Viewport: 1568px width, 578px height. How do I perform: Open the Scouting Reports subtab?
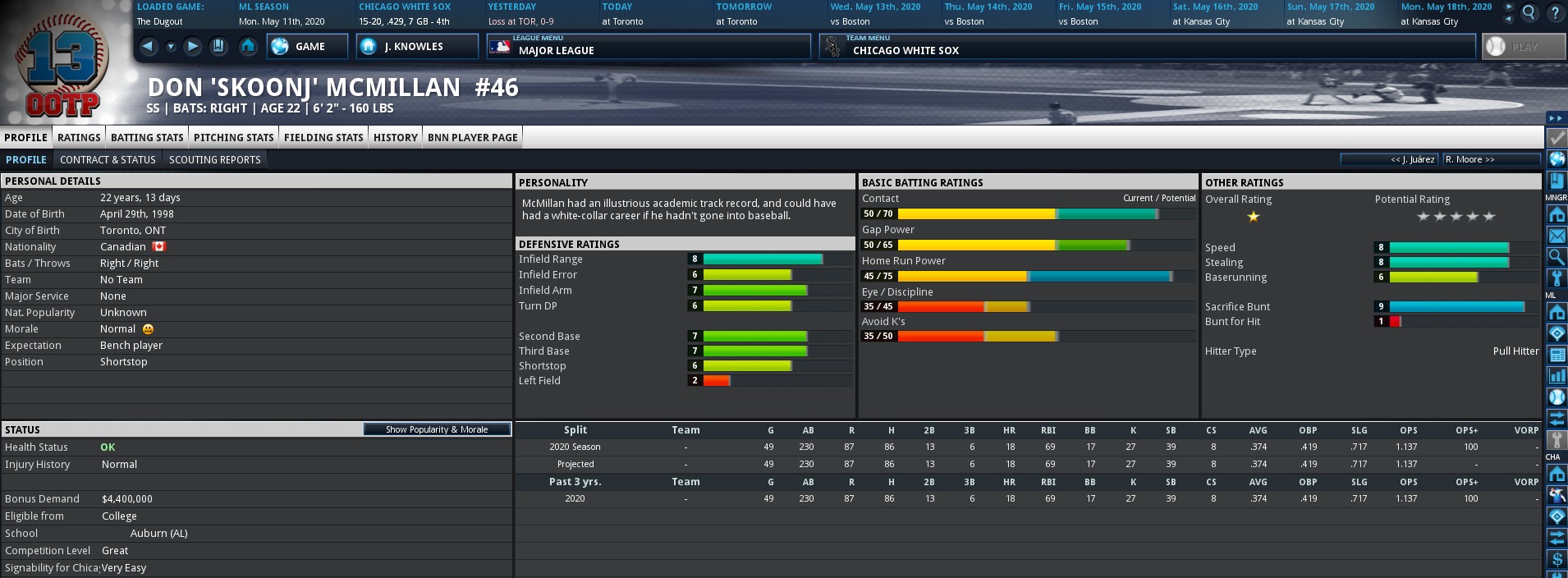(214, 160)
